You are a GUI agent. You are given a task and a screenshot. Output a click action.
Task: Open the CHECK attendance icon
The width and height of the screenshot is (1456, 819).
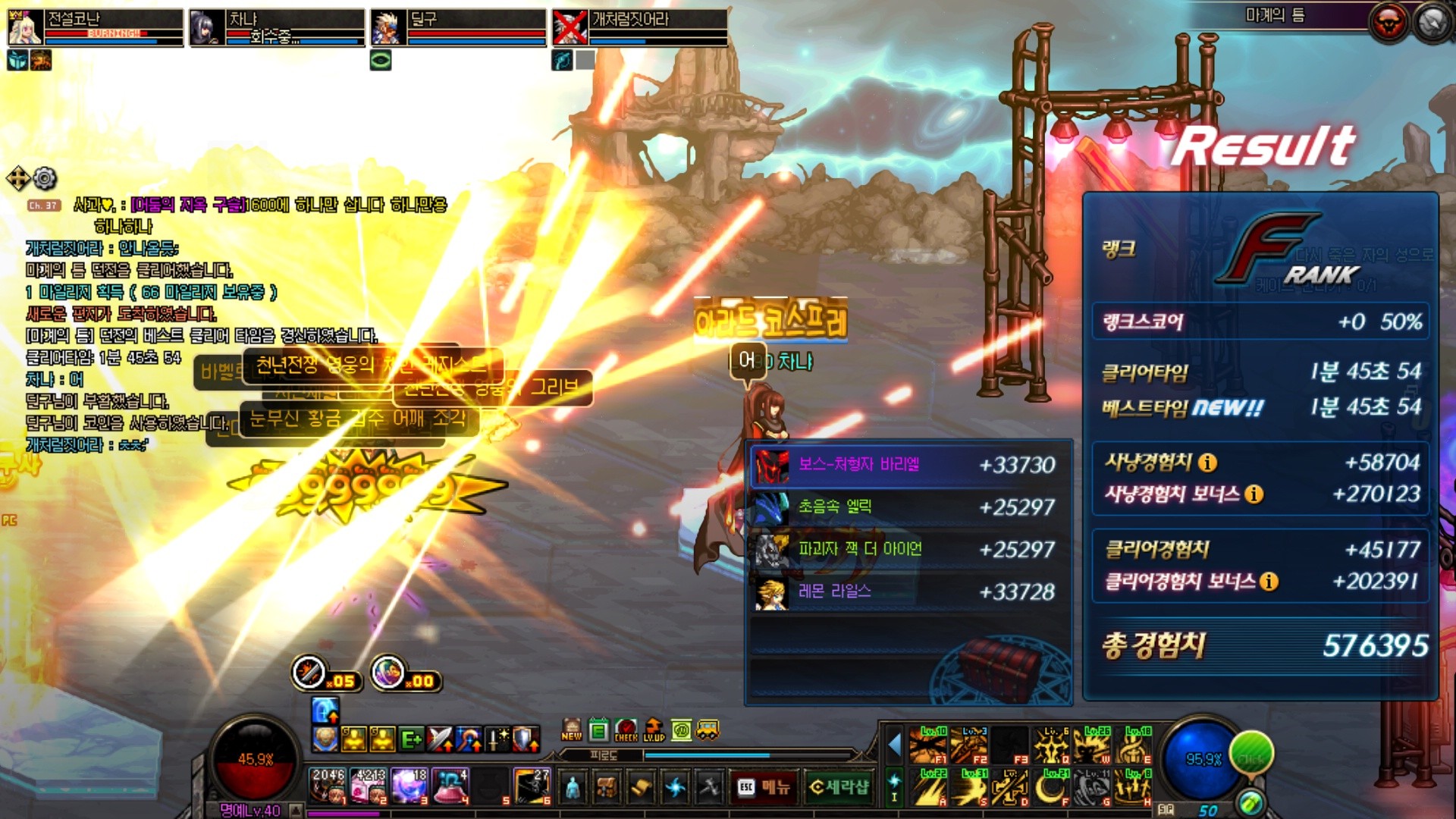626,730
